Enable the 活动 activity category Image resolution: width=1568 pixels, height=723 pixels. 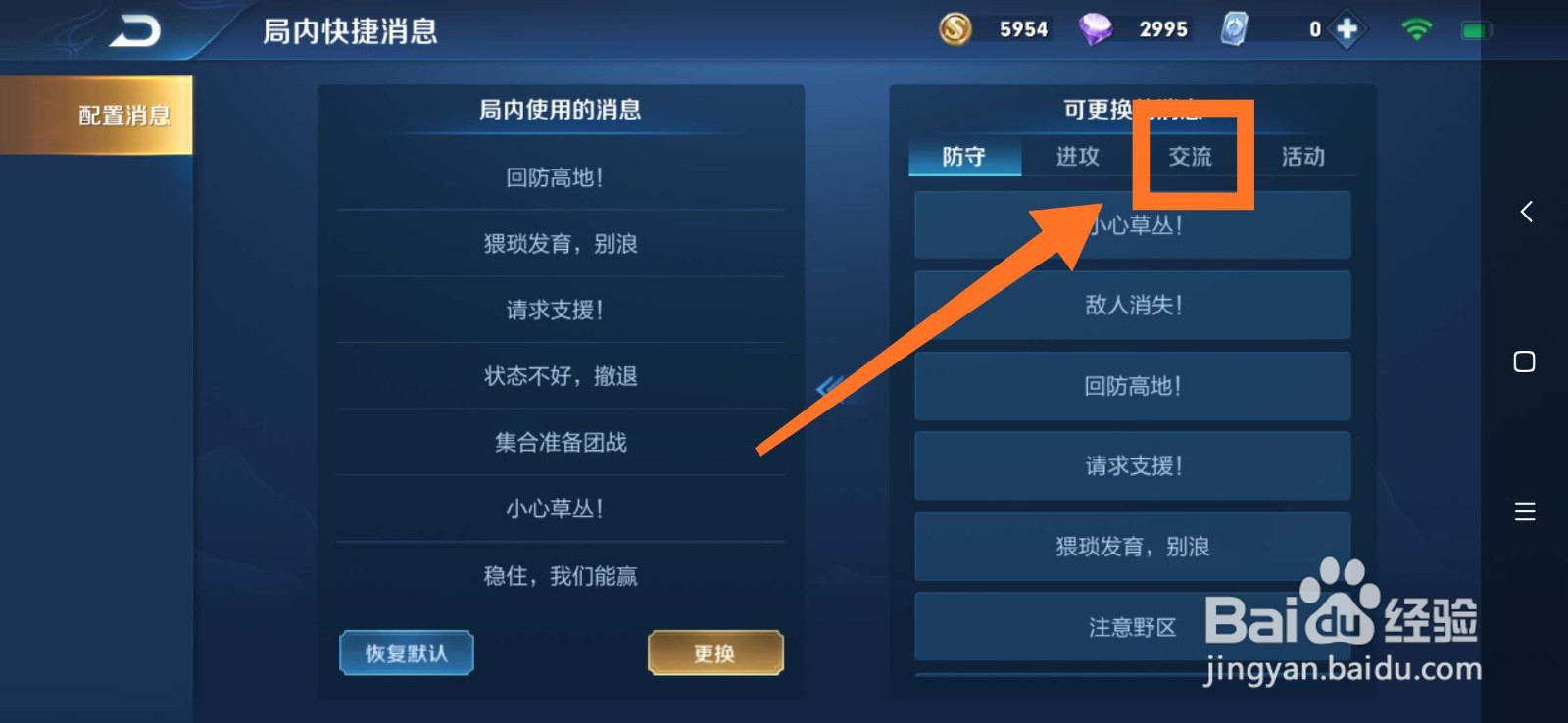[x=1304, y=157]
